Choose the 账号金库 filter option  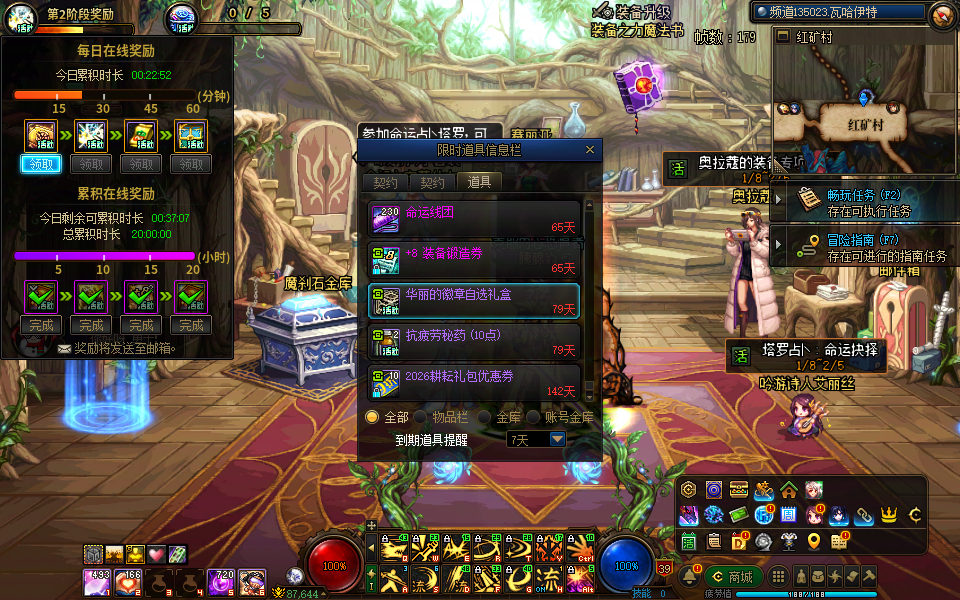534,416
